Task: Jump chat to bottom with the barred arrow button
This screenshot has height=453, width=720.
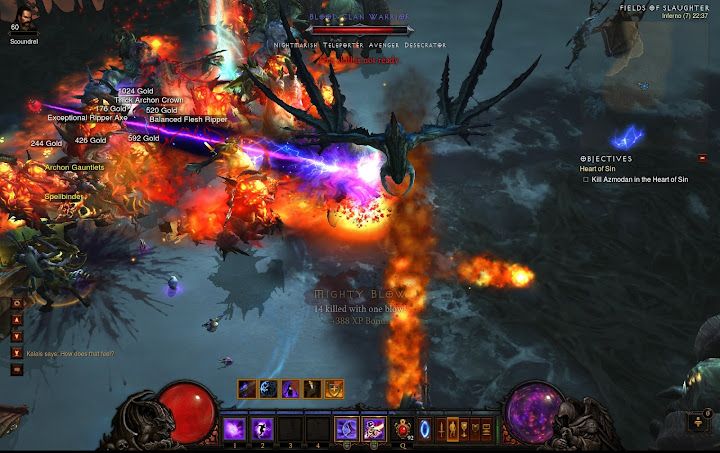Action: point(16,353)
